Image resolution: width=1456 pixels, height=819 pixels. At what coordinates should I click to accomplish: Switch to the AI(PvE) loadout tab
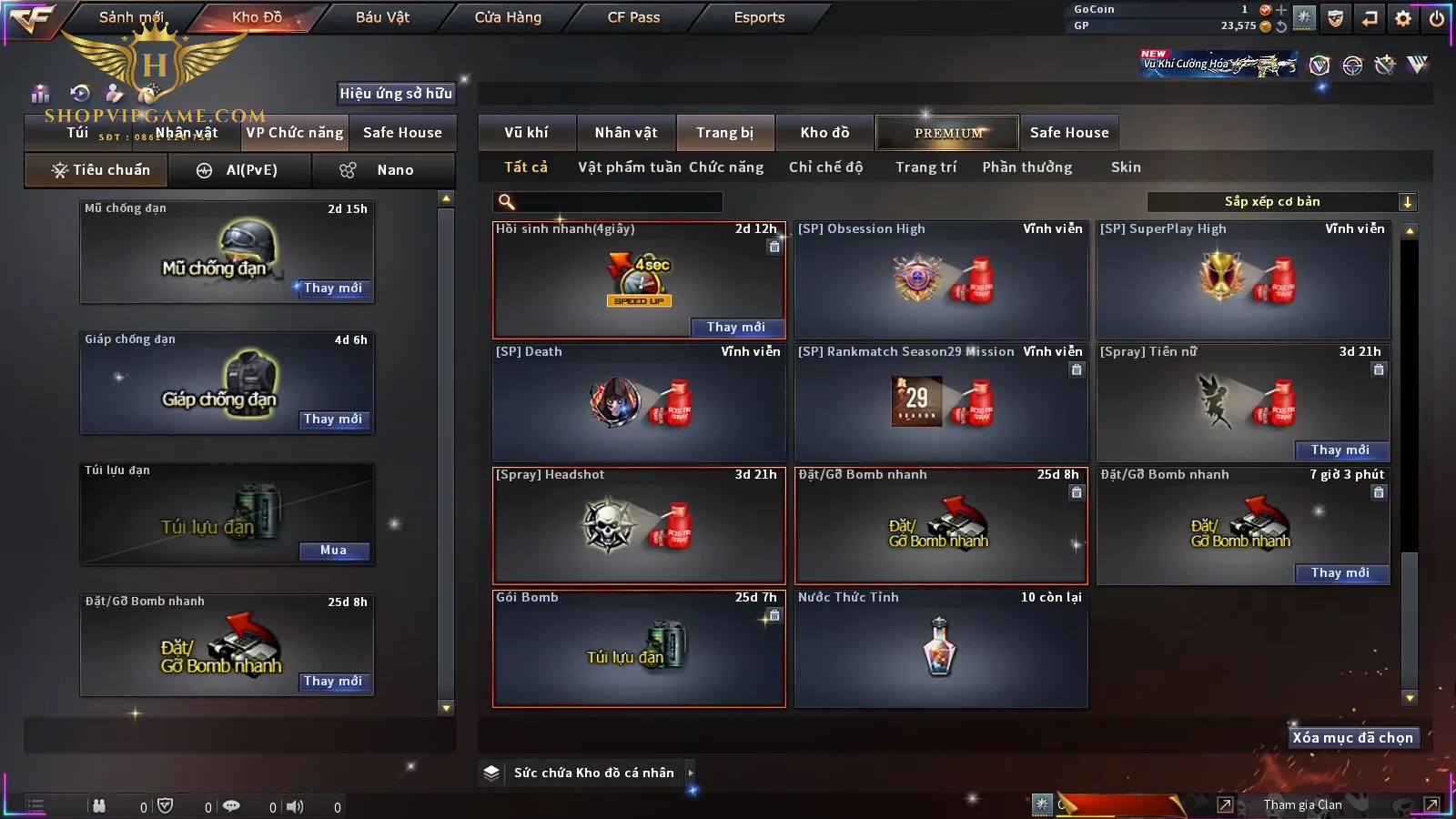239,170
